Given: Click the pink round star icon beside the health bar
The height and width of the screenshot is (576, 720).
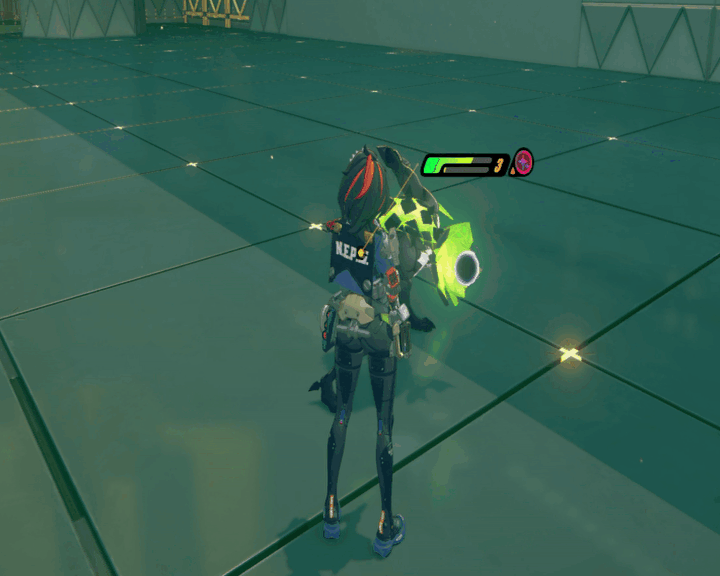Looking at the screenshot, I should click(x=523, y=161).
